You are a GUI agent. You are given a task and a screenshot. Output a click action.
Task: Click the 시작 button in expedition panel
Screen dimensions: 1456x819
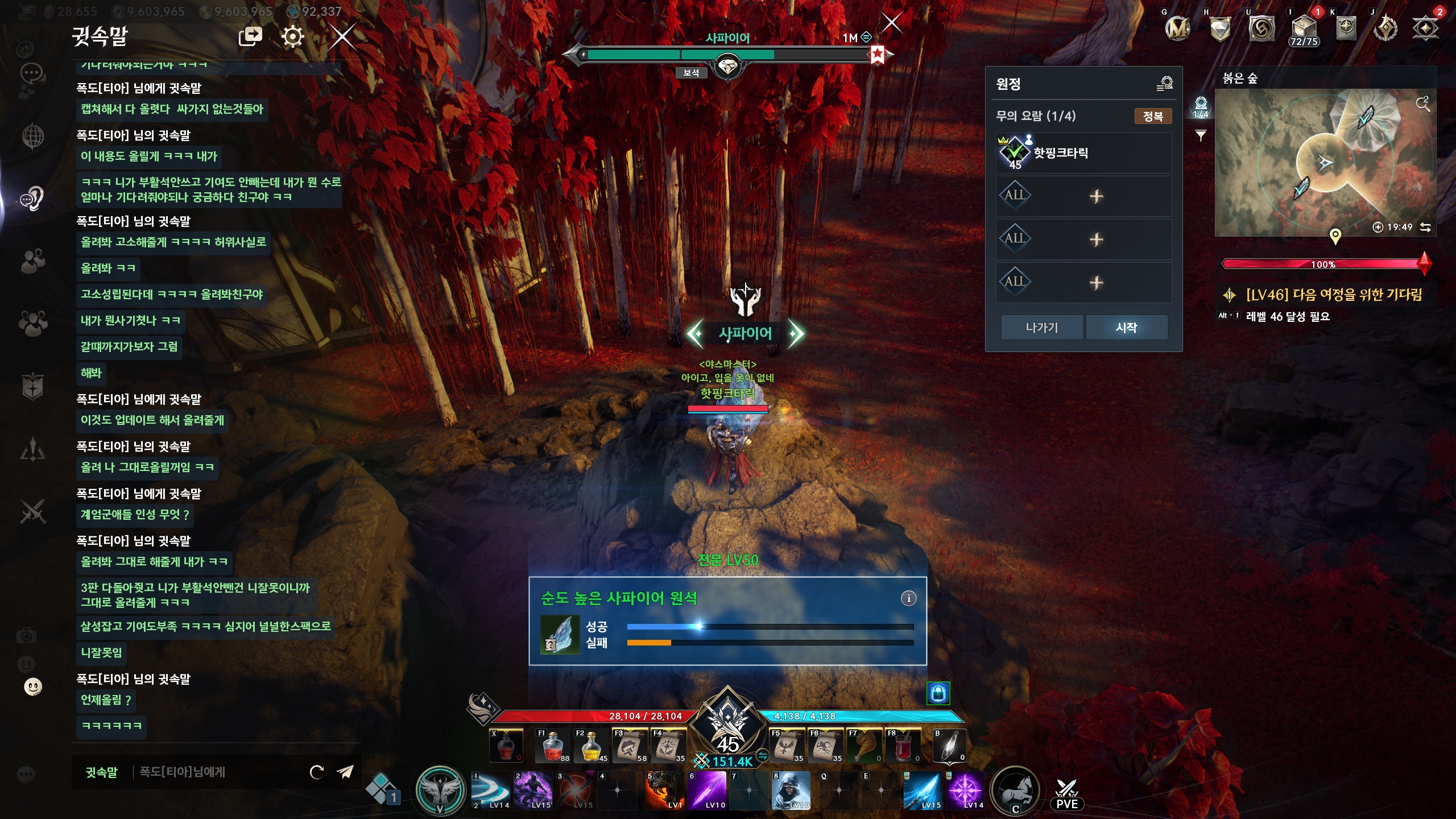[x=1126, y=328]
